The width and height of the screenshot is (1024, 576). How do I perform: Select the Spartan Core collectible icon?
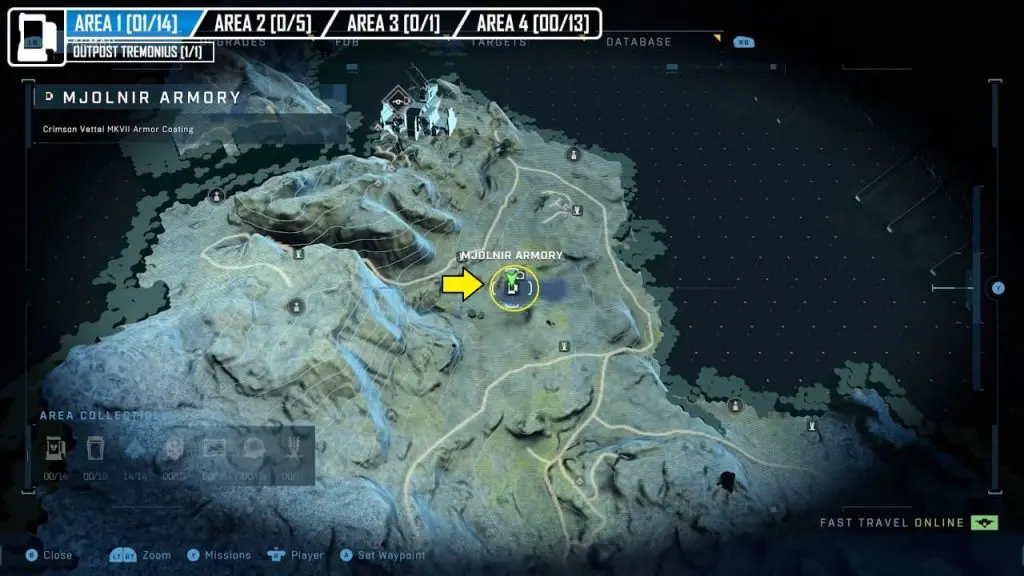pyautogui.click(x=95, y=449)
